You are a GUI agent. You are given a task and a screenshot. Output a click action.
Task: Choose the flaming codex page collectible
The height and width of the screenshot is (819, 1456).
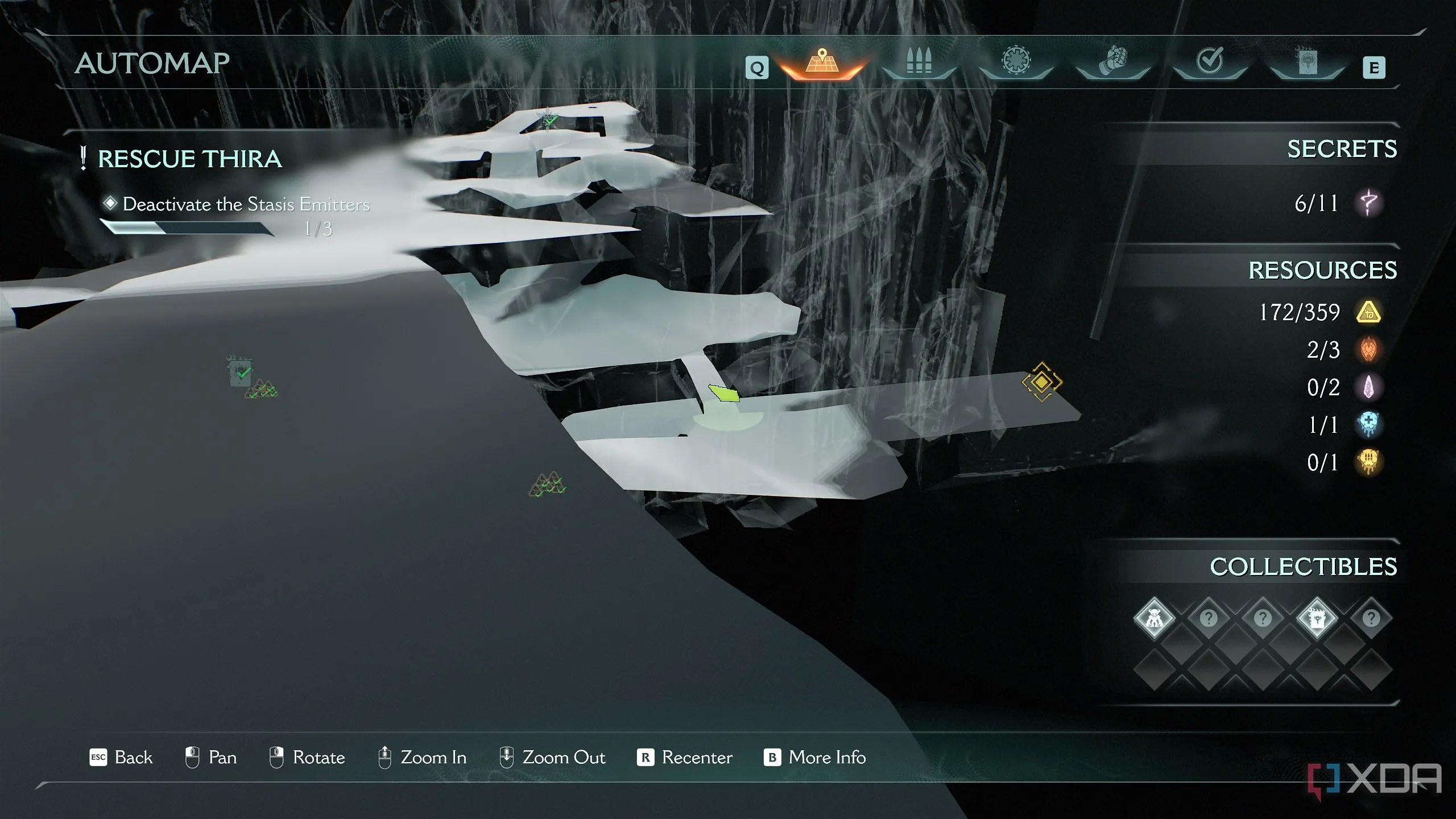1317,618
